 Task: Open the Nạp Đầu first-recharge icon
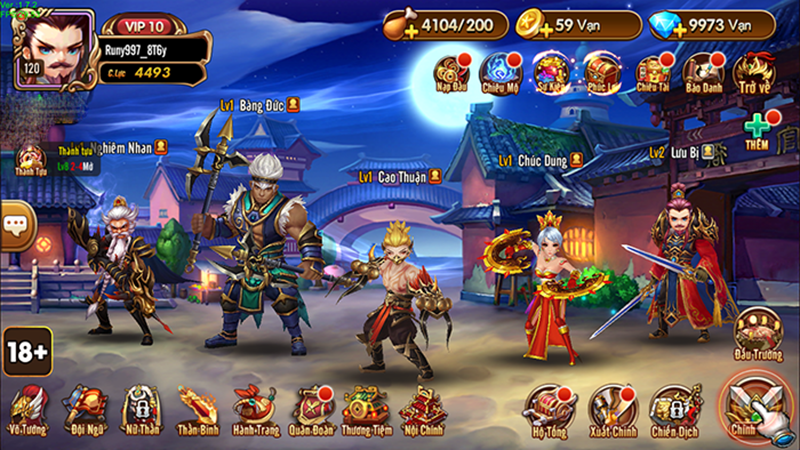(452, 72)
